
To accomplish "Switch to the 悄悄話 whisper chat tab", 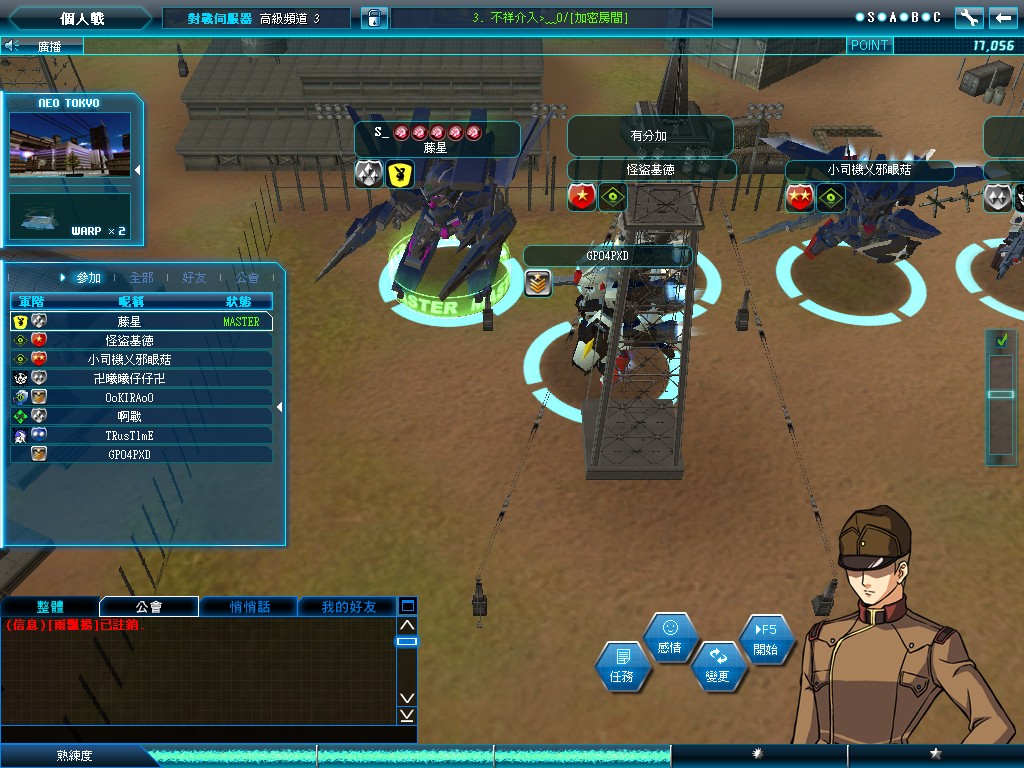I will (248, 607).
